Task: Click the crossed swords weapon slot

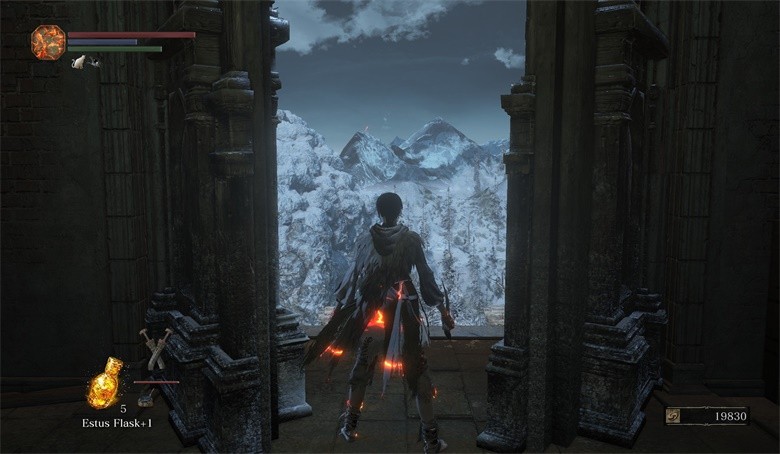Action: [156, 346]
